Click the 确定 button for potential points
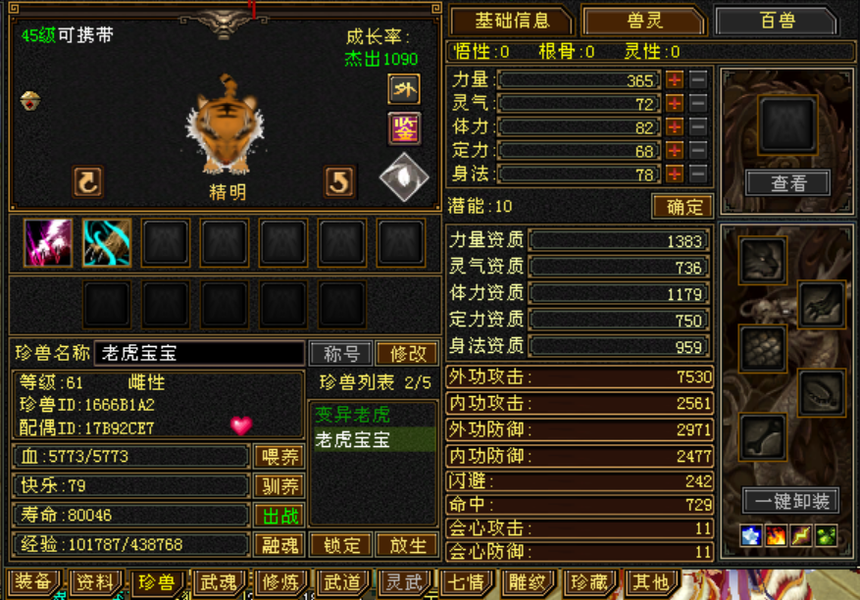The width and height of the screenshot is (860, 600). click(x=683, y=207)
